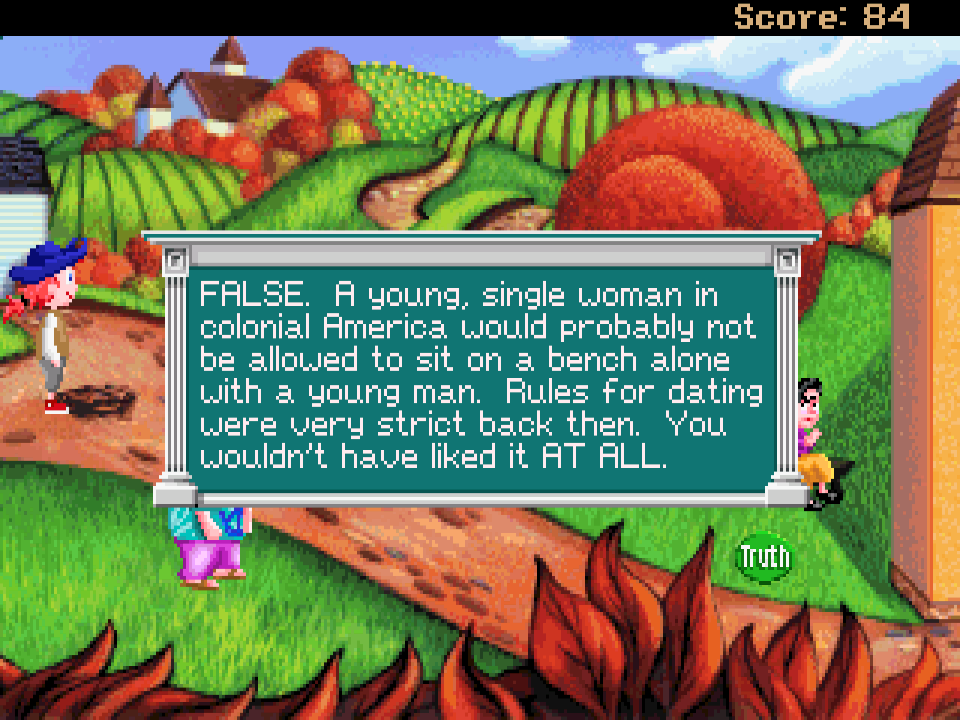Click the green Truth button
The width and height of the screenshot is (960, 720).
764,557
